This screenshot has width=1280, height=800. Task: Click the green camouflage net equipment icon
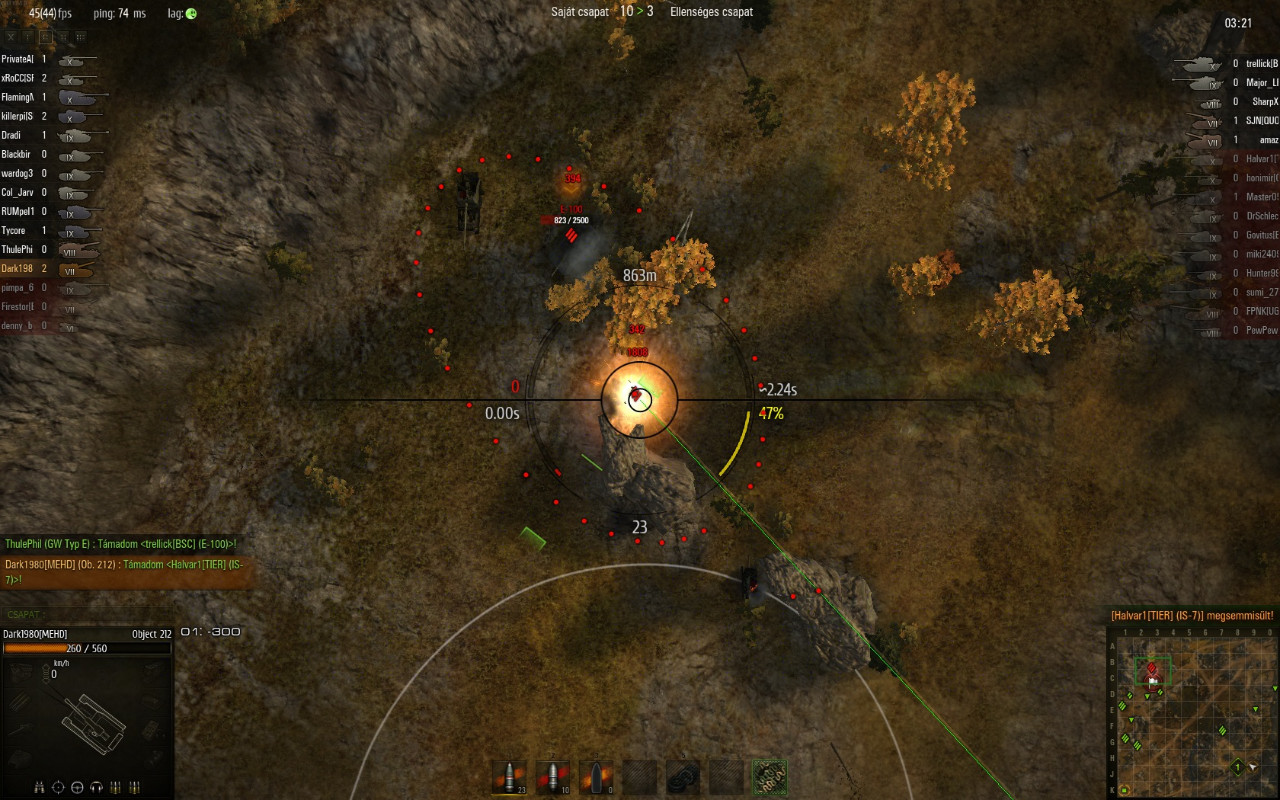769,777
